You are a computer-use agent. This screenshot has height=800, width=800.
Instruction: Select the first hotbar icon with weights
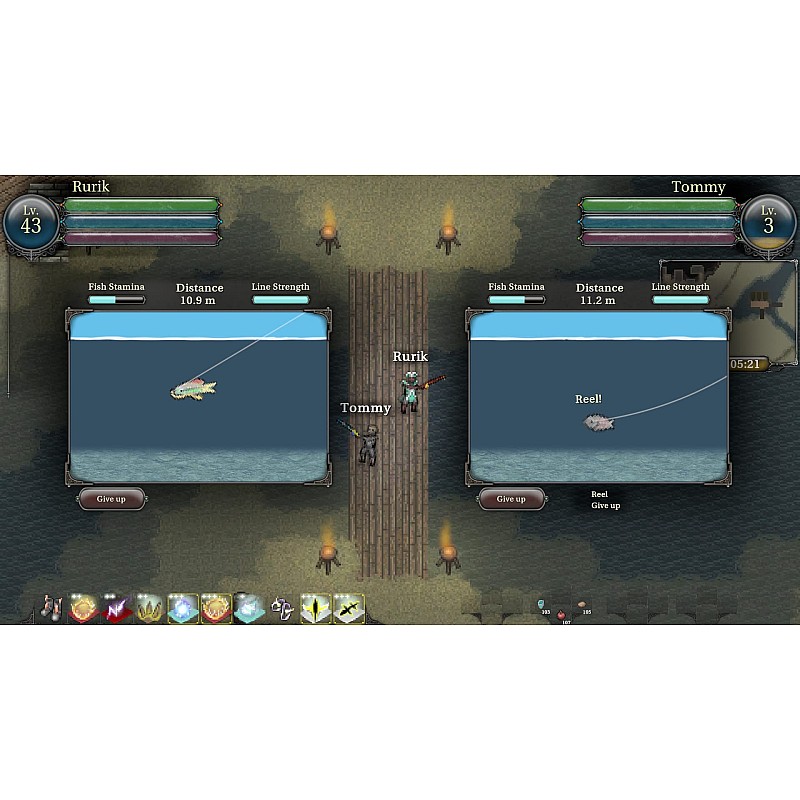[x=51, y=608]
